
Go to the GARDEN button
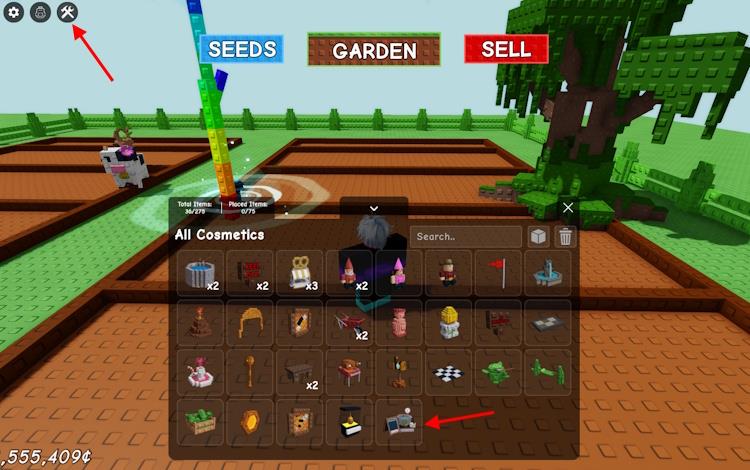click(374, 50)
